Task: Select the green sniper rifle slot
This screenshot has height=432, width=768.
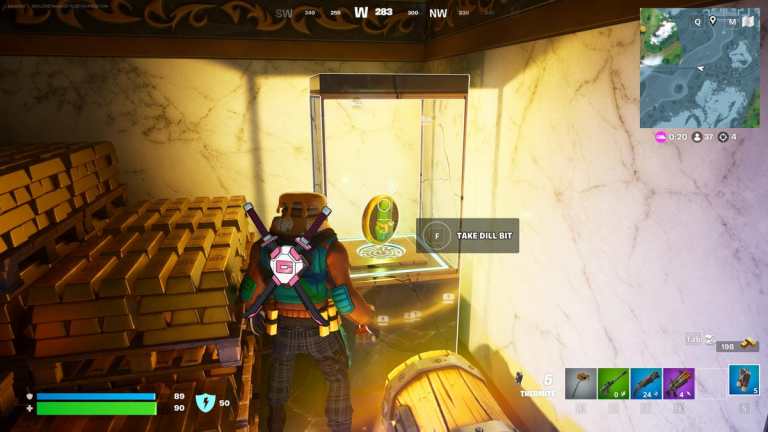Action: (613, 383)
